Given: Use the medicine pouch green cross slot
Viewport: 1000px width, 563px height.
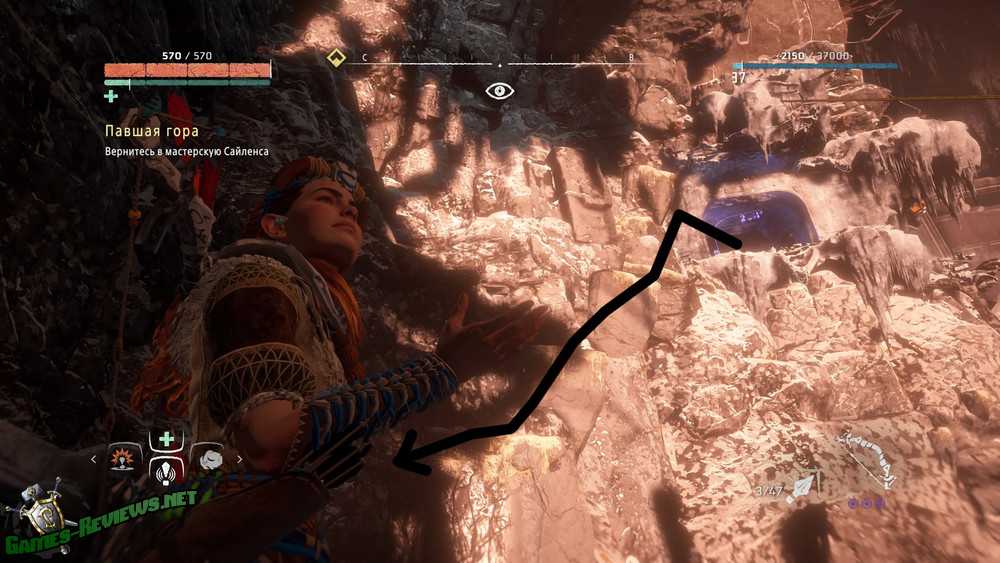Looking at the screenshot, I should (164, 438).
